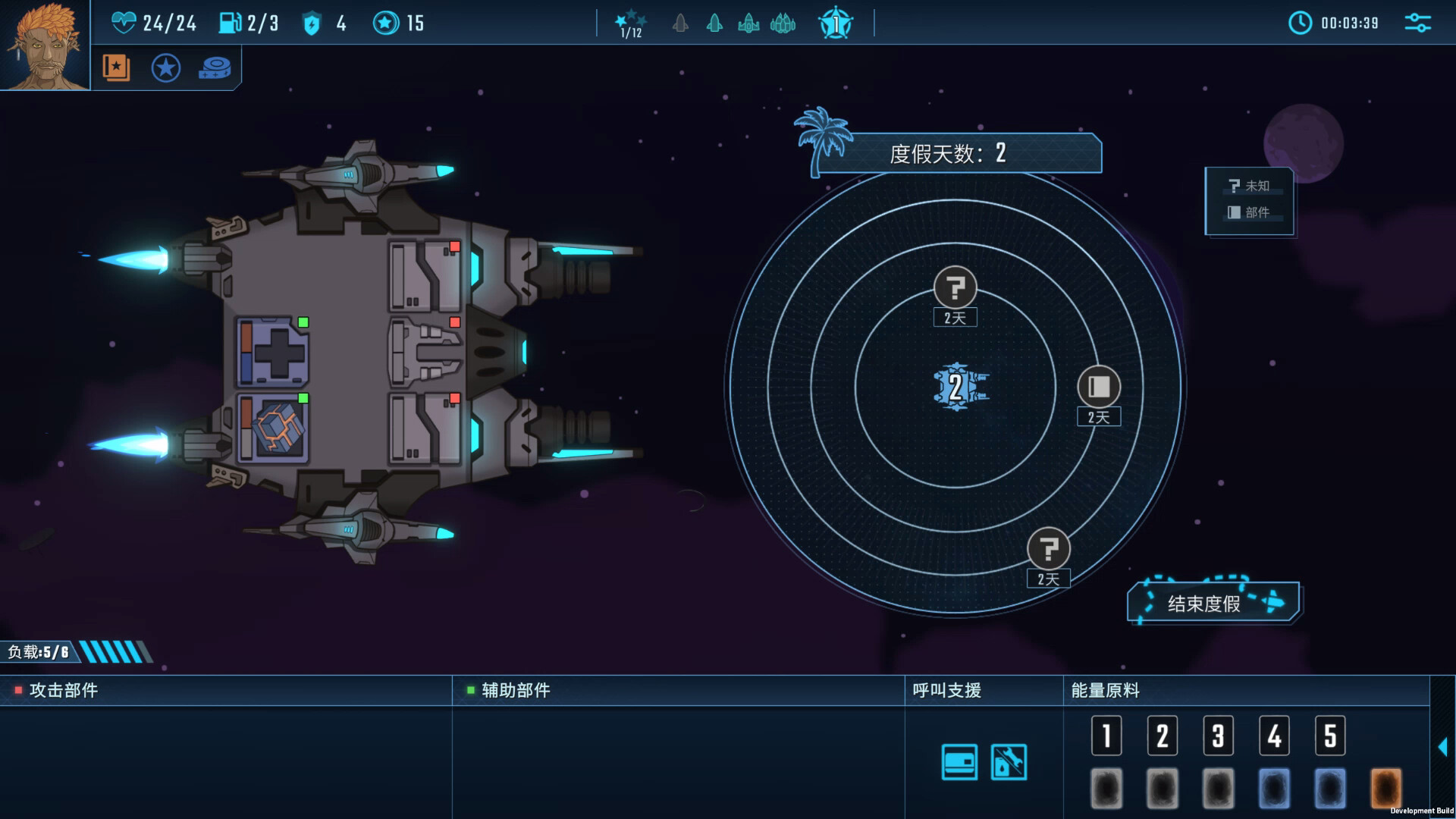The height and width of the screenshot is (819, 1456).
Task: Select the 辅助部件 tab
Action: pos(516,691)
